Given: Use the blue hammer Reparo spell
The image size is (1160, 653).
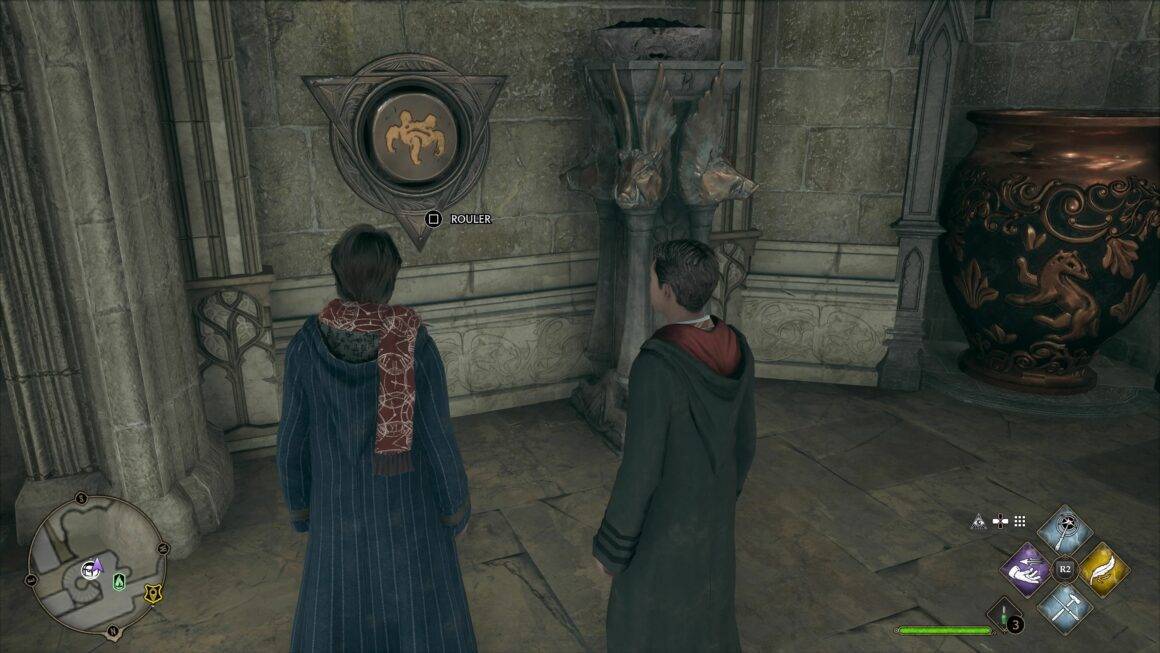Looking at the screenshot, I should (x=1064, y=608).
